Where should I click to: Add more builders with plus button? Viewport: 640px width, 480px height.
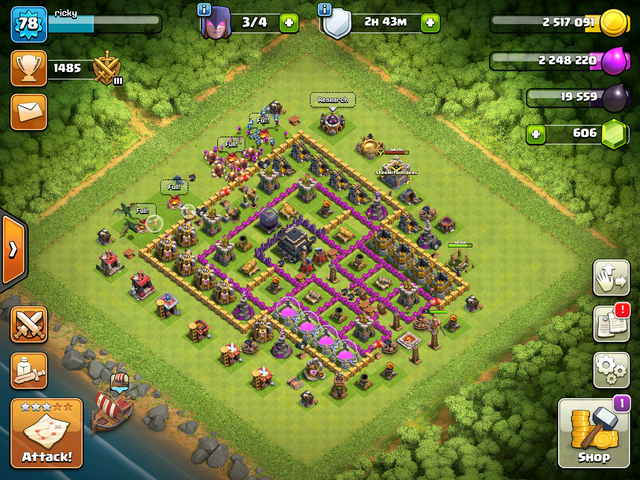tap(289, 22)
